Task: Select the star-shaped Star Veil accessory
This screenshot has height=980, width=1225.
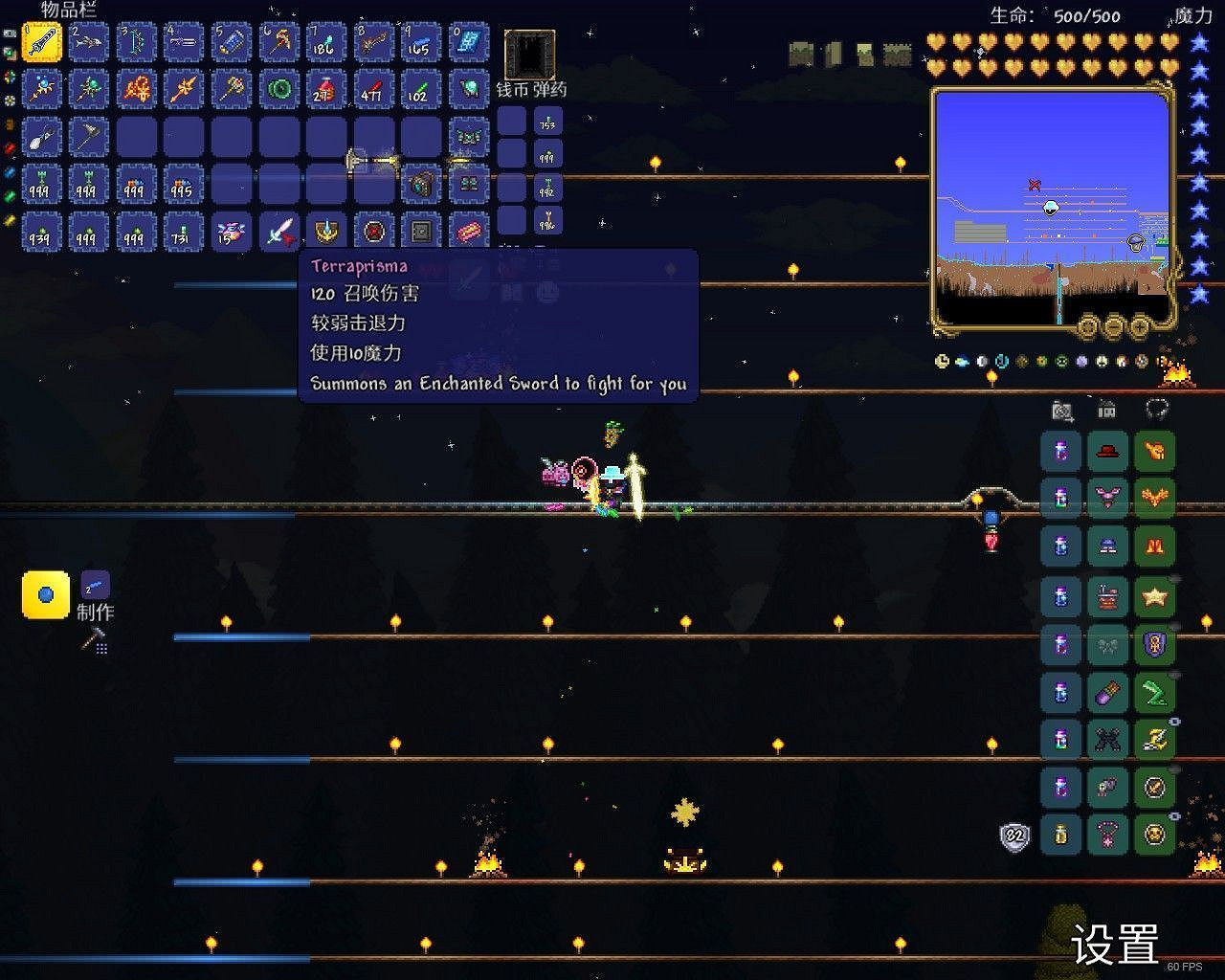Action: tap(1155, 597)
